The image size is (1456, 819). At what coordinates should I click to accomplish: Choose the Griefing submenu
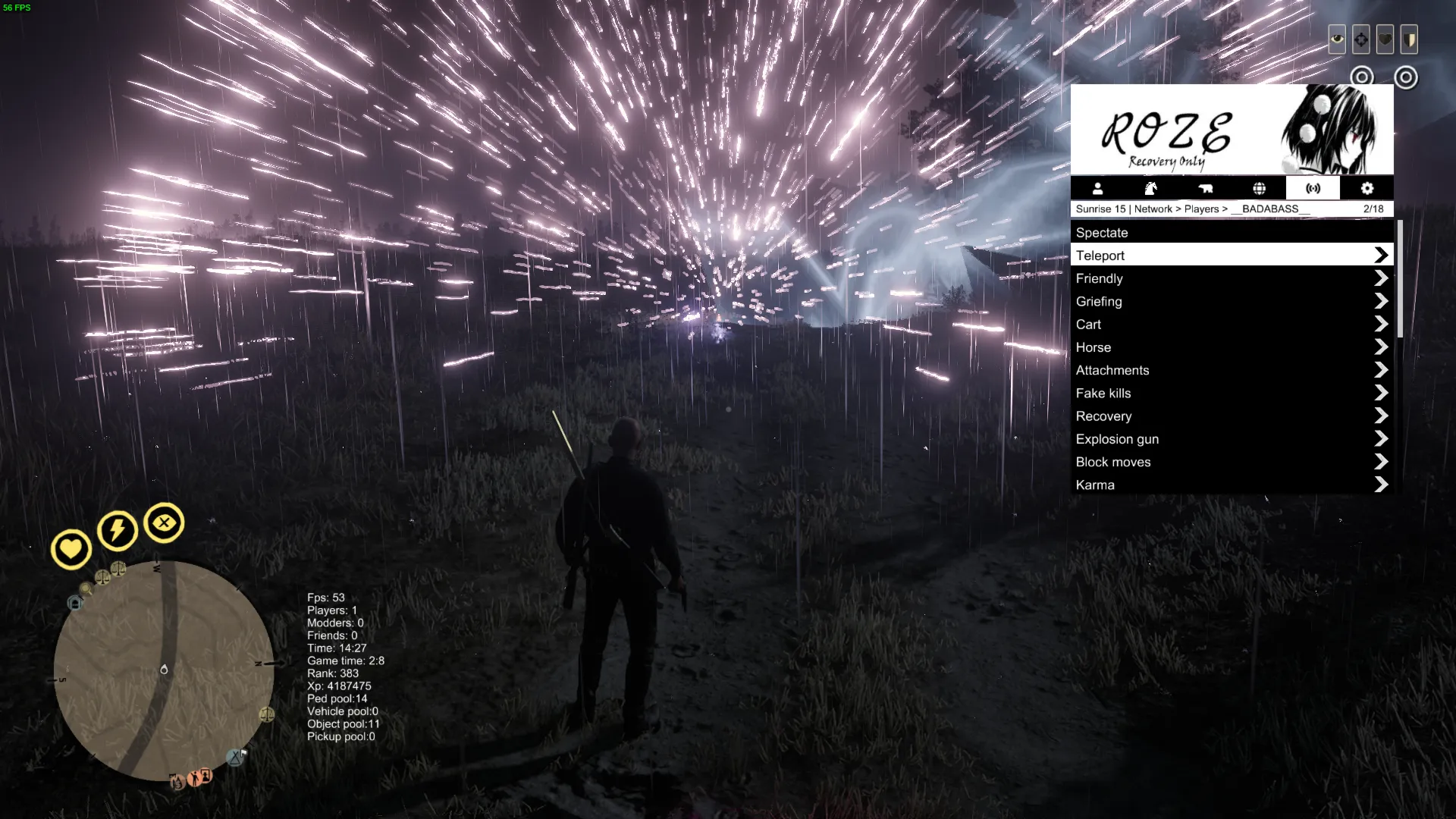pos(1232,301)
